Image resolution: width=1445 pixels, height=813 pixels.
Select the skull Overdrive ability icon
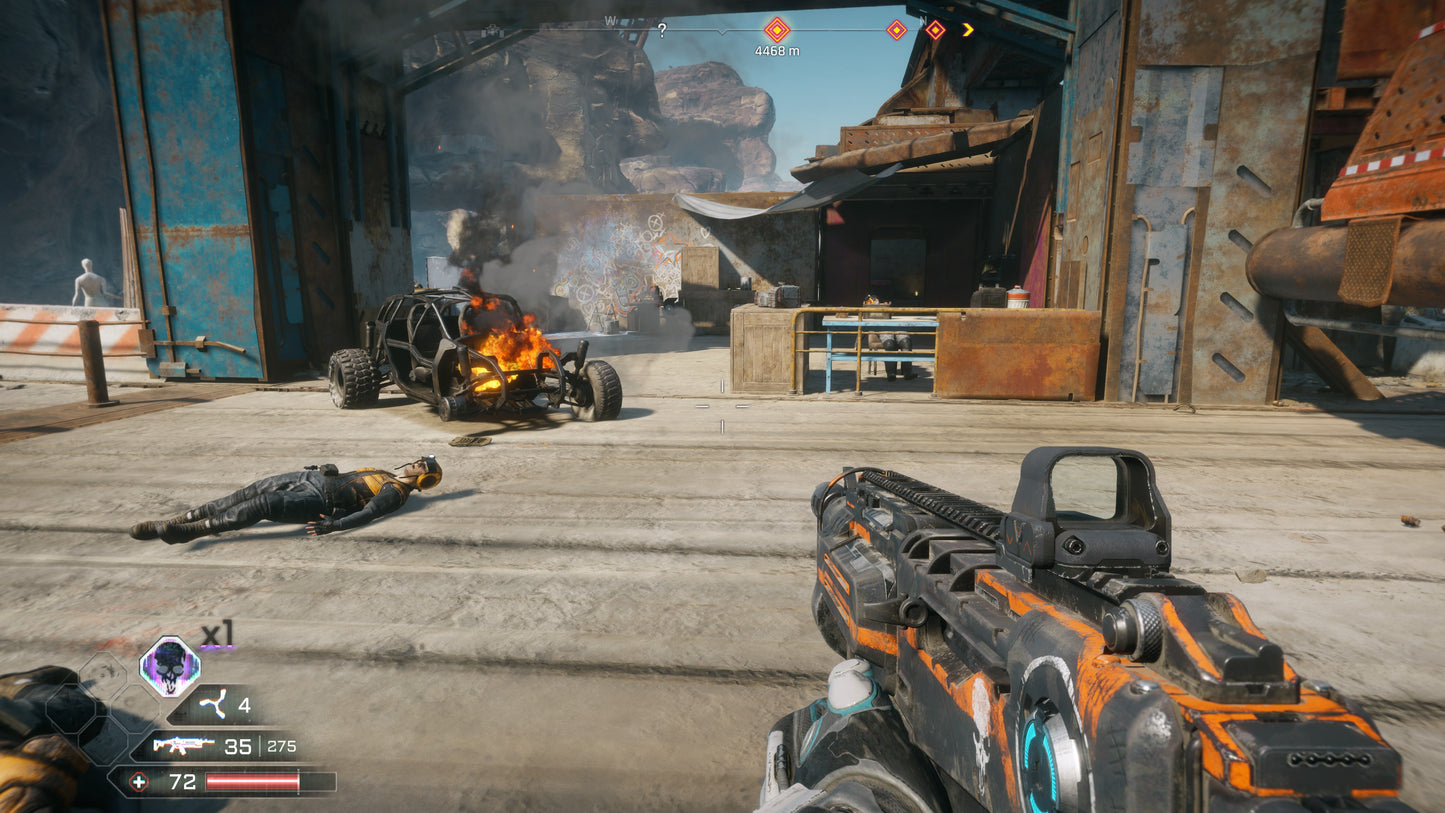(170, 666)
